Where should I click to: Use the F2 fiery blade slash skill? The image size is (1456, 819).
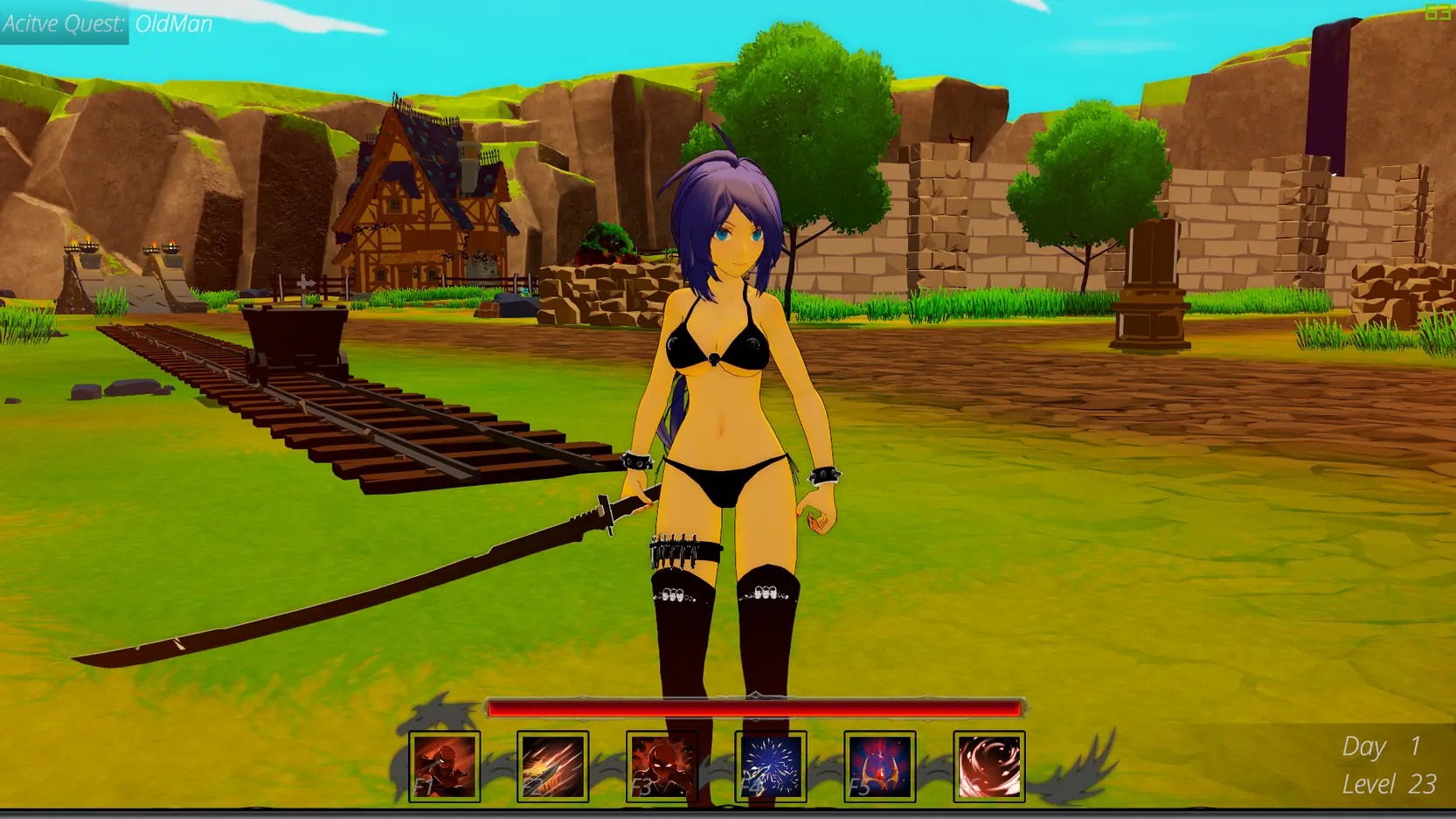click(552, 767)
